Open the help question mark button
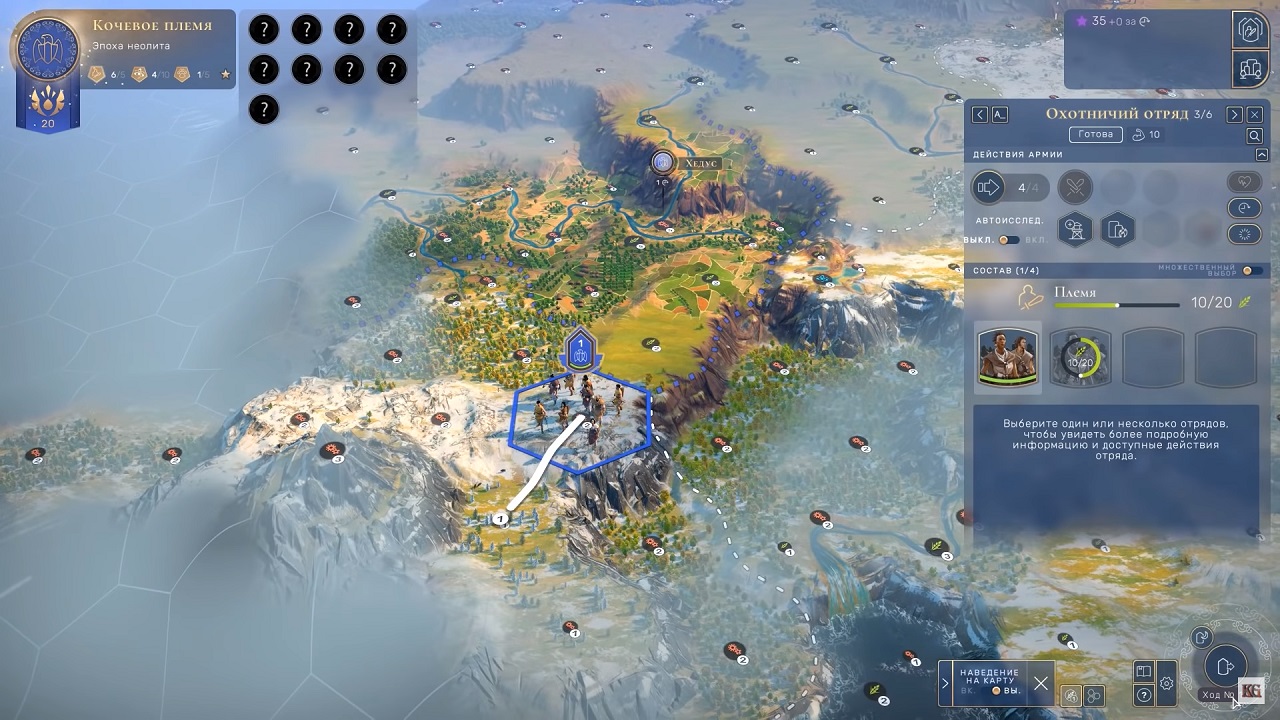 (1144, 695)
